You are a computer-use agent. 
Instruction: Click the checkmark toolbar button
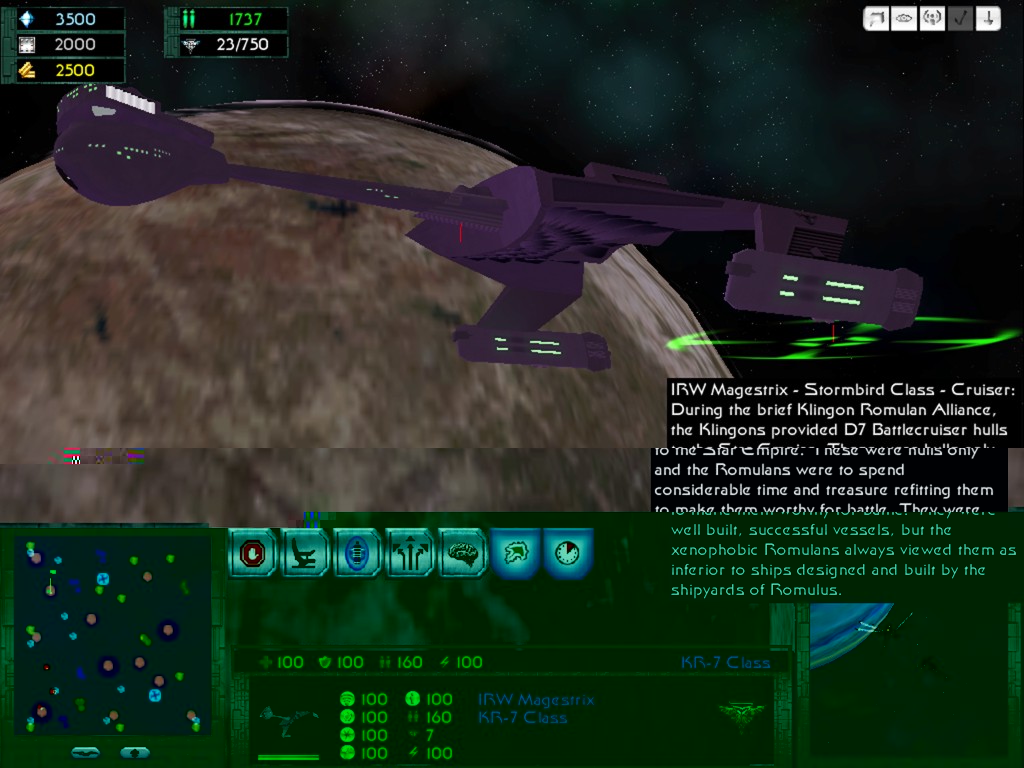coord(960,19)
